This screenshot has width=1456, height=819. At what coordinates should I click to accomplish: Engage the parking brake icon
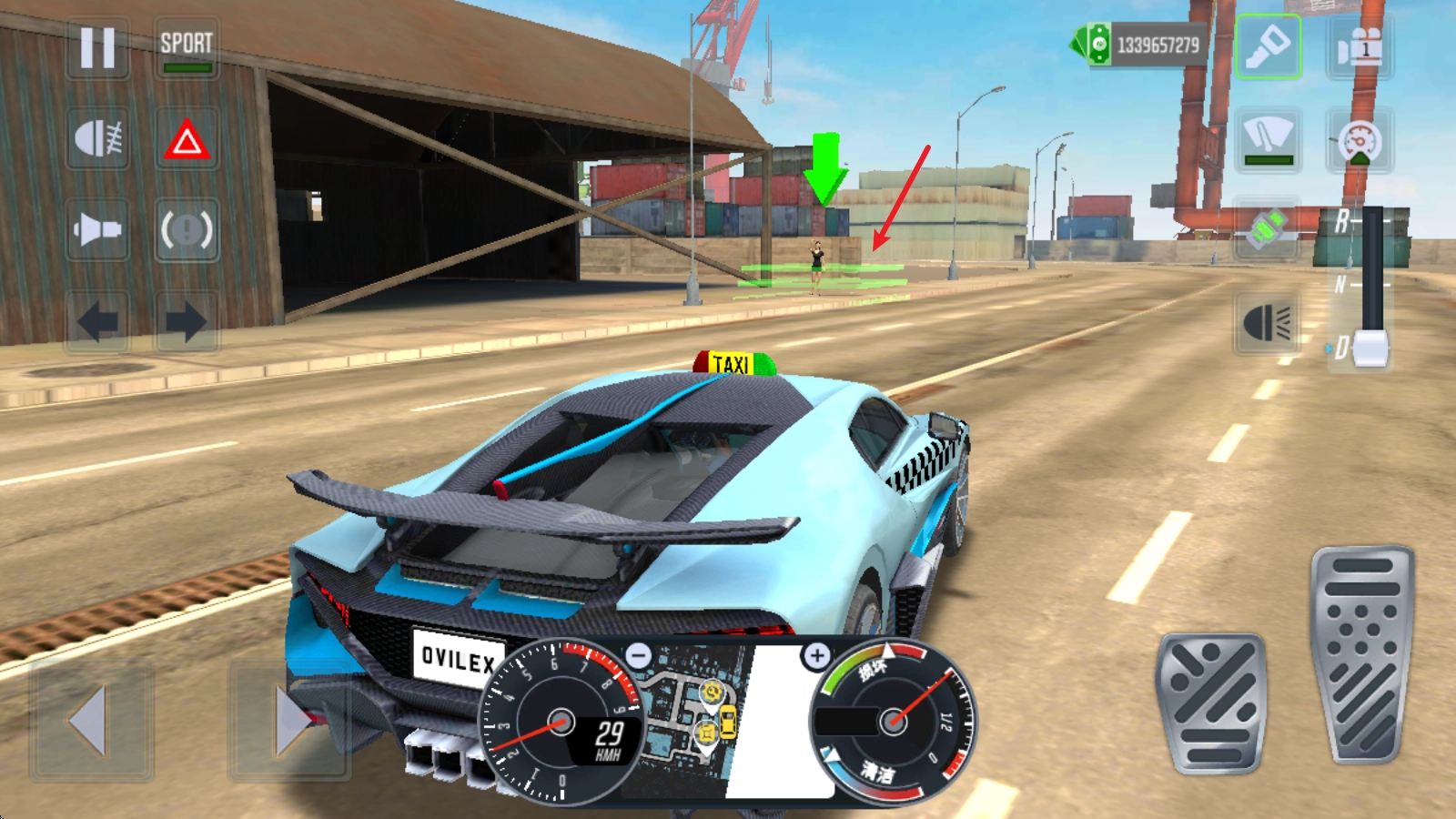coord(187,229)
